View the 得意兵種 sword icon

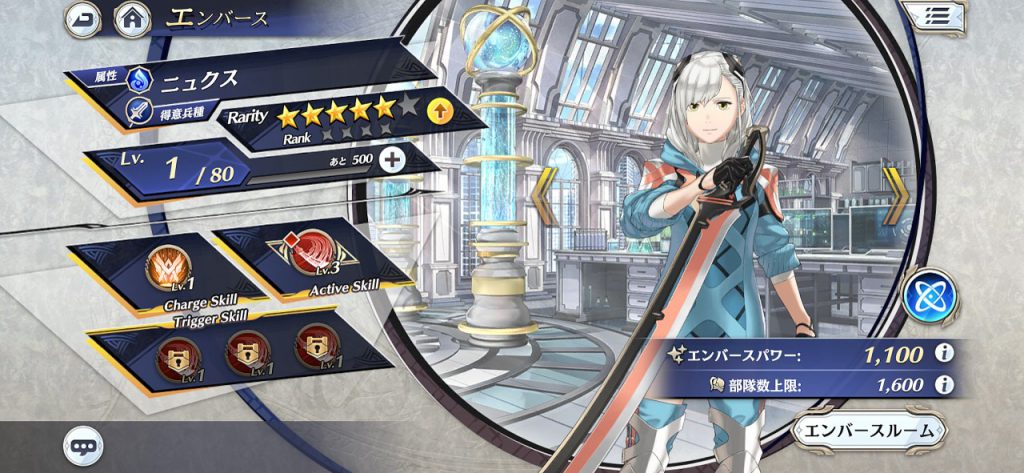pos(138,112)
